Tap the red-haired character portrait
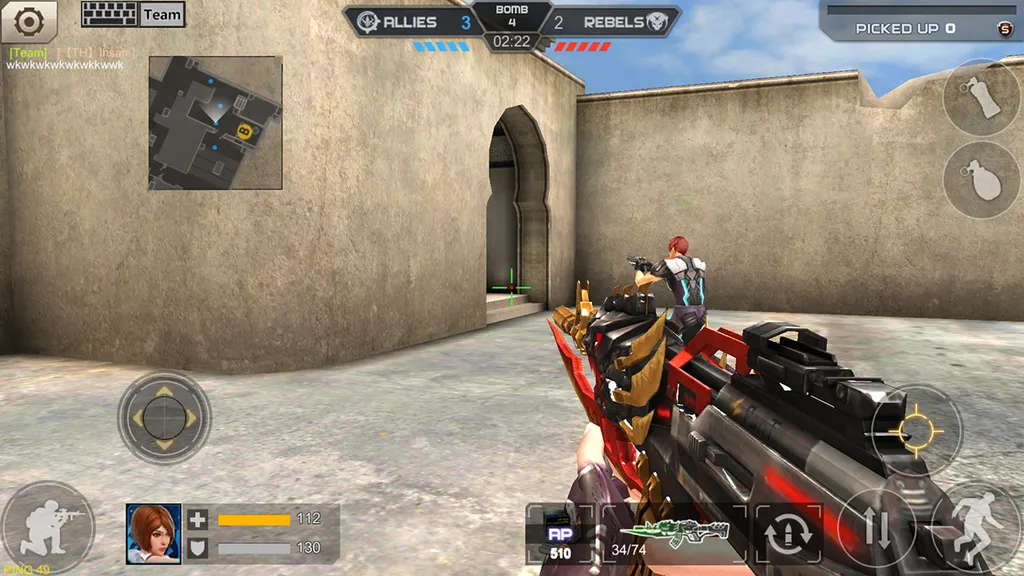The width and height of the screenshot is (1024, 576). 154,533
